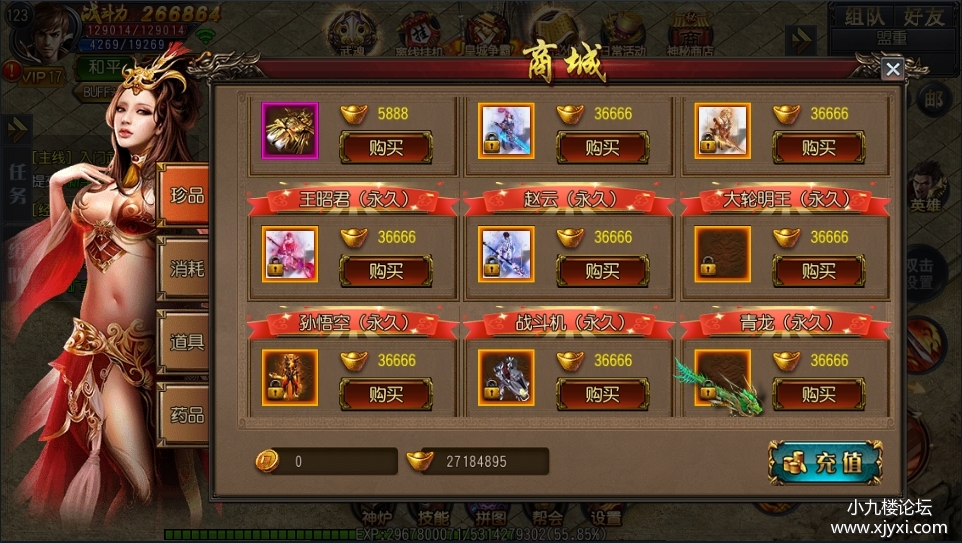Purchase 孙悟空 (永久) skin

tap(386, 393)
